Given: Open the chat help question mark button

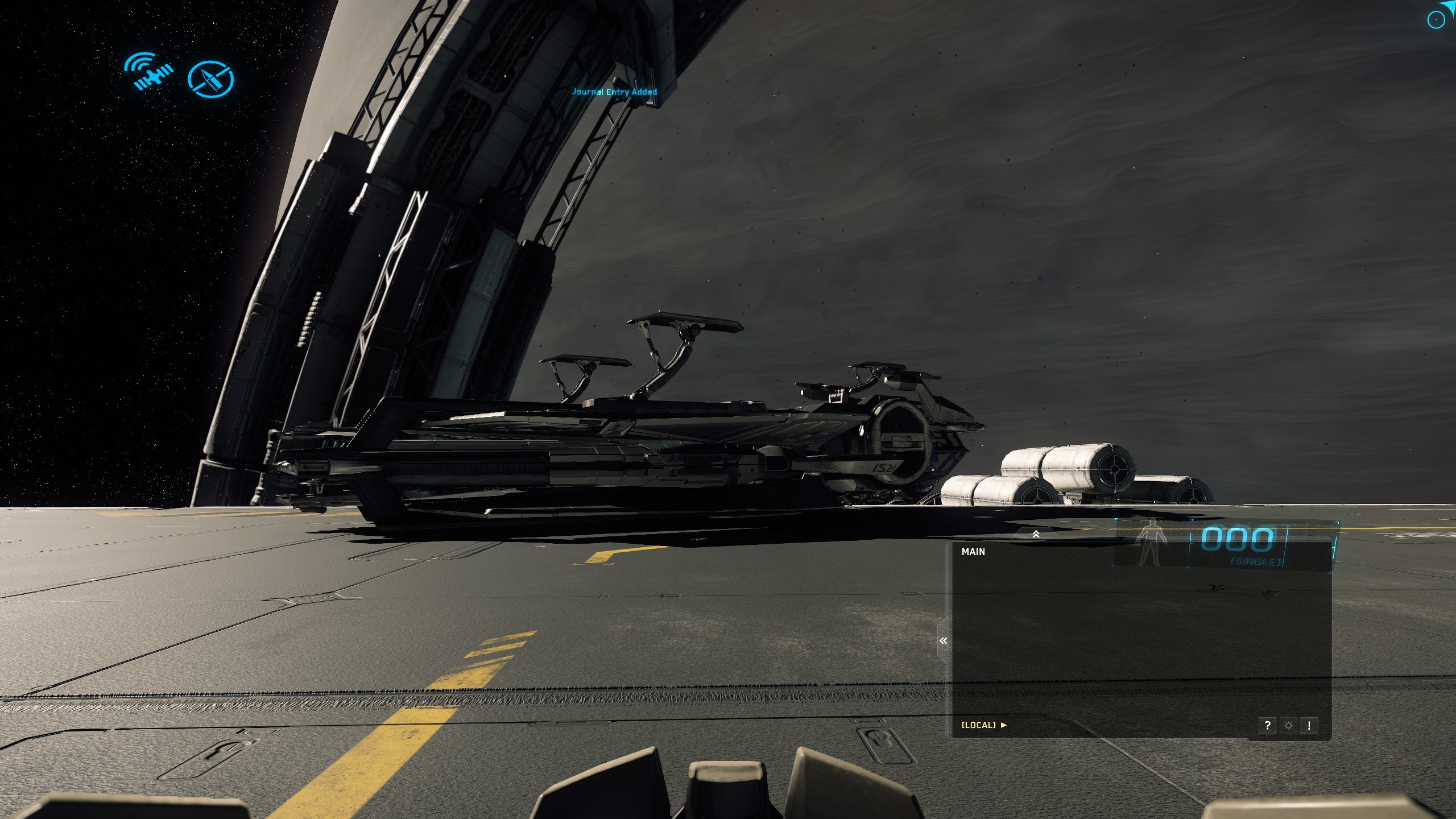Looking at the screenshot, I should [x=1267, y=725].
